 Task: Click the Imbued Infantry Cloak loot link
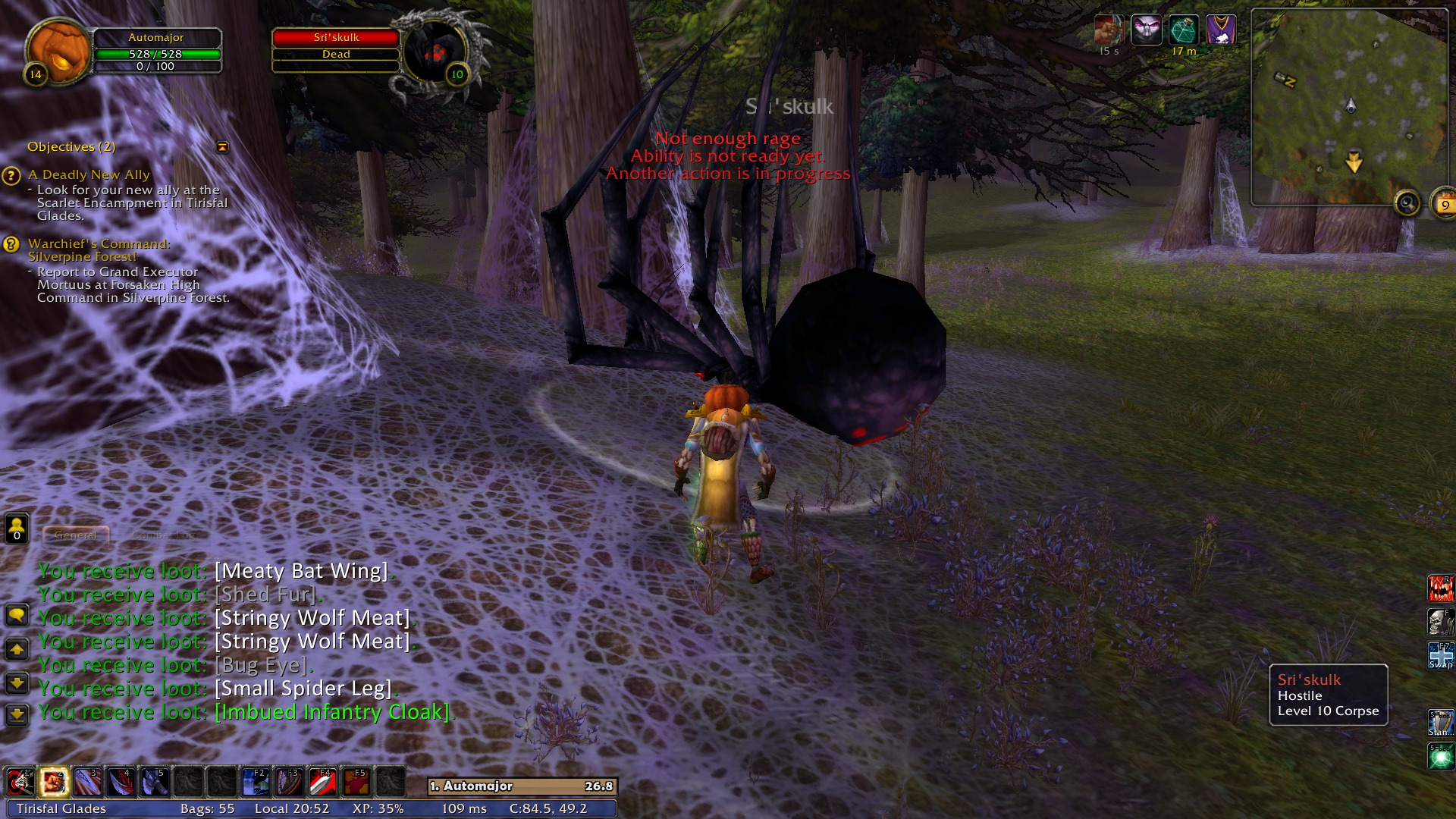click(332, 712)
